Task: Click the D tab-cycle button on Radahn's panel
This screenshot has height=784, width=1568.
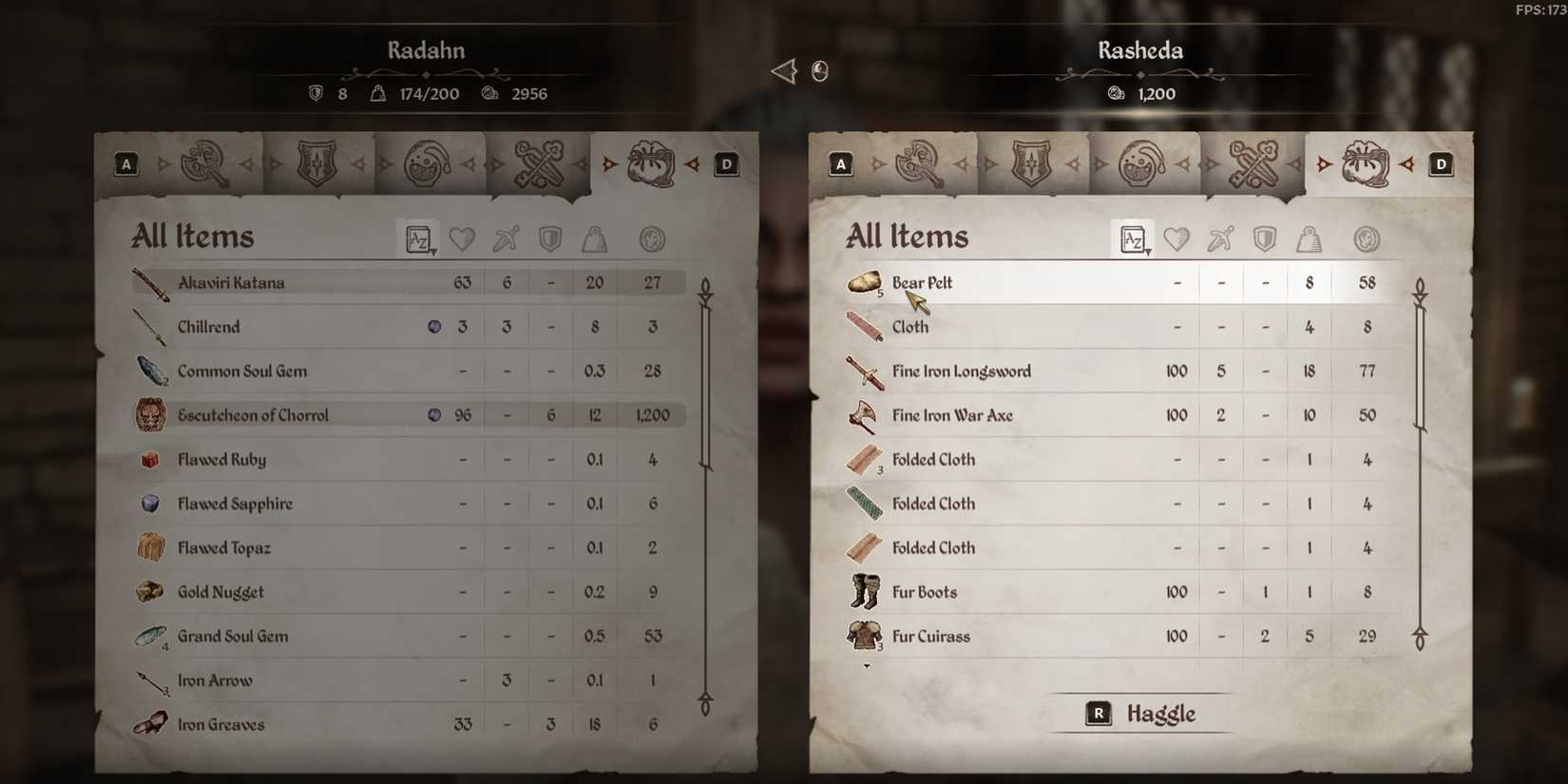Action: coord(725,163)
